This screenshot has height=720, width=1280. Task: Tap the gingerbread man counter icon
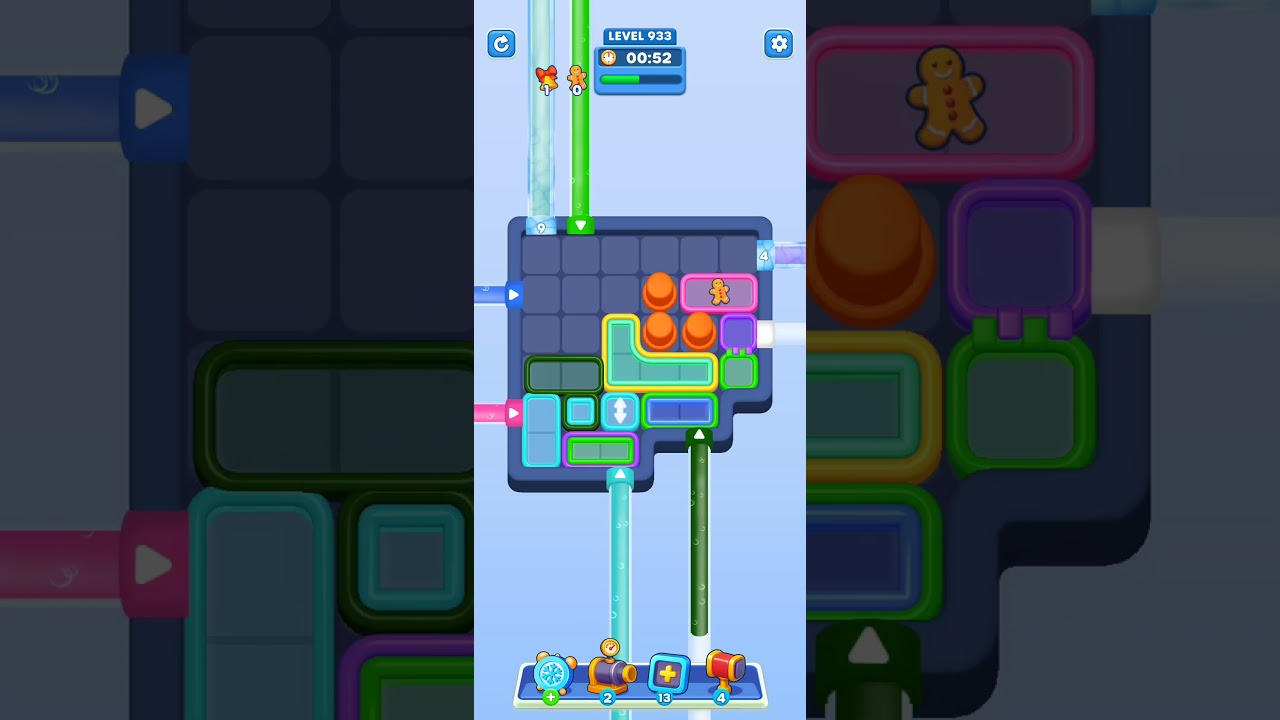[576, 81]
